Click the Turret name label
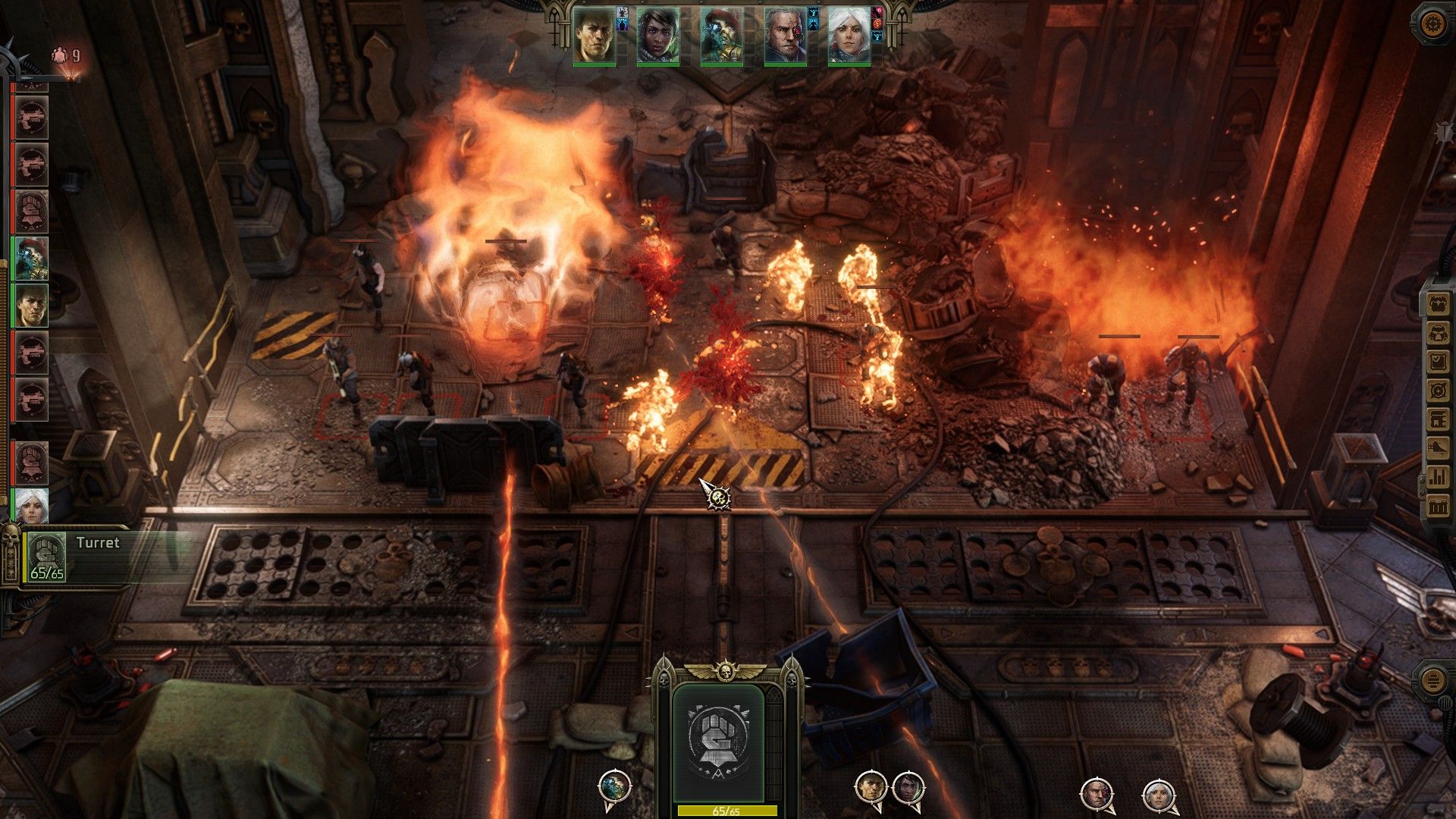 tap(97, 543)
